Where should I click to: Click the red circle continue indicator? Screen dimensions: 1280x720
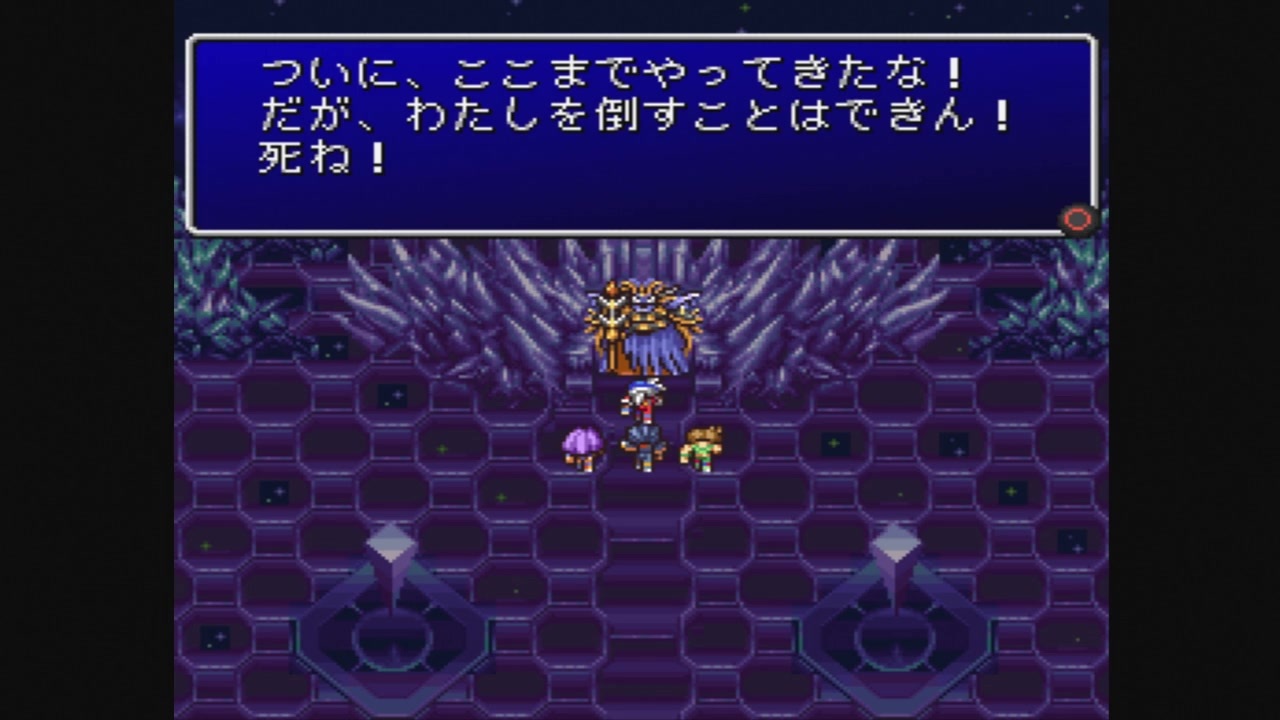pyautogui.click(x=1077, y=220)
